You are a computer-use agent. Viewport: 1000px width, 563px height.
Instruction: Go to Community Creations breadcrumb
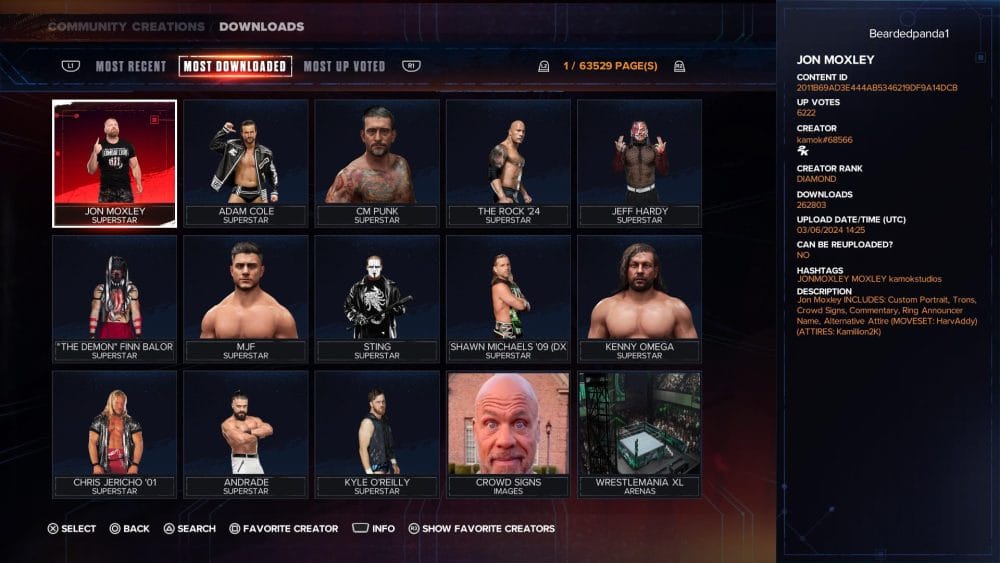pyautogui.click(x=125, y=27)
